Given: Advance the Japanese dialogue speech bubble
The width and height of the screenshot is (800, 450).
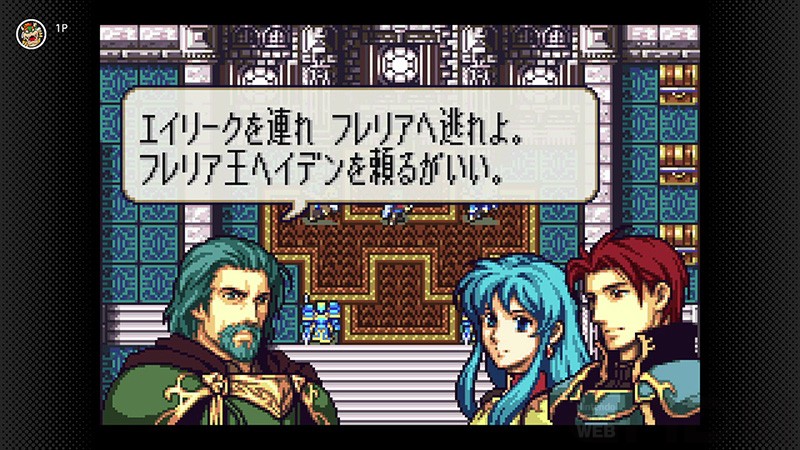Looking at the screenshot, I should [360, 146].
